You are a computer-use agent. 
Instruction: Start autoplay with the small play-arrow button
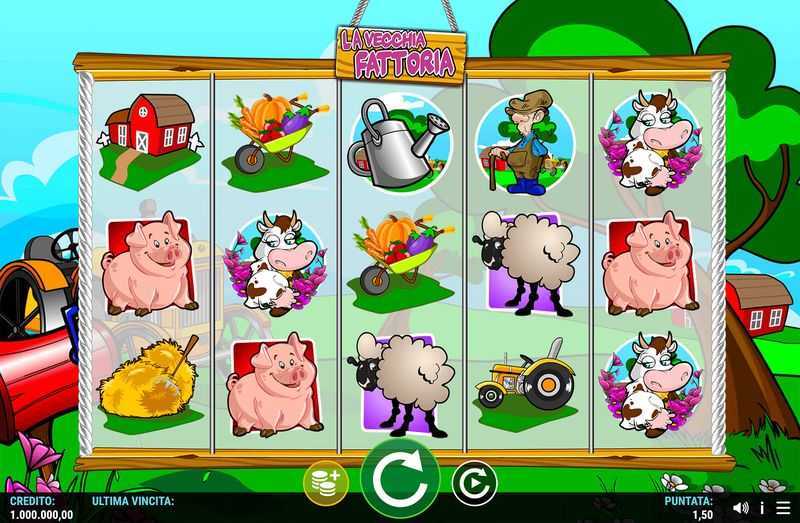473,484
